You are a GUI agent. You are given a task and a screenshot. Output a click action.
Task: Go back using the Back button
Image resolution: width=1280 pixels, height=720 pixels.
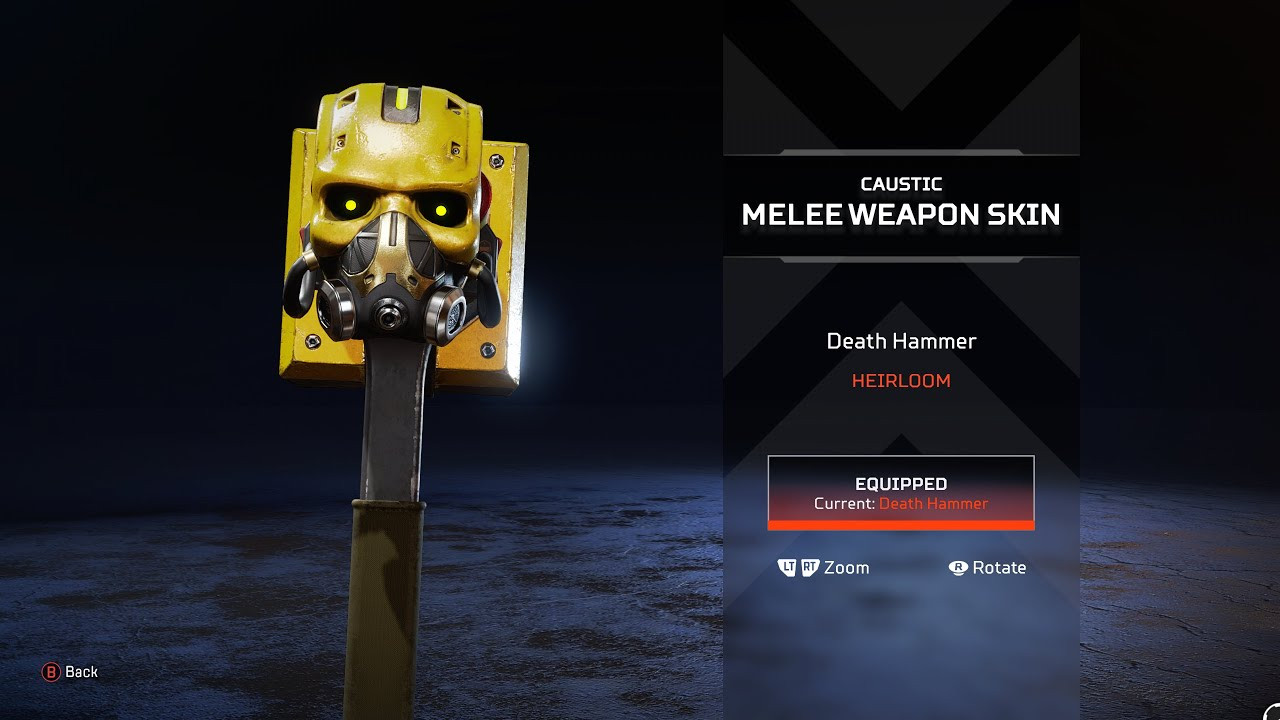tap(70, 672)
